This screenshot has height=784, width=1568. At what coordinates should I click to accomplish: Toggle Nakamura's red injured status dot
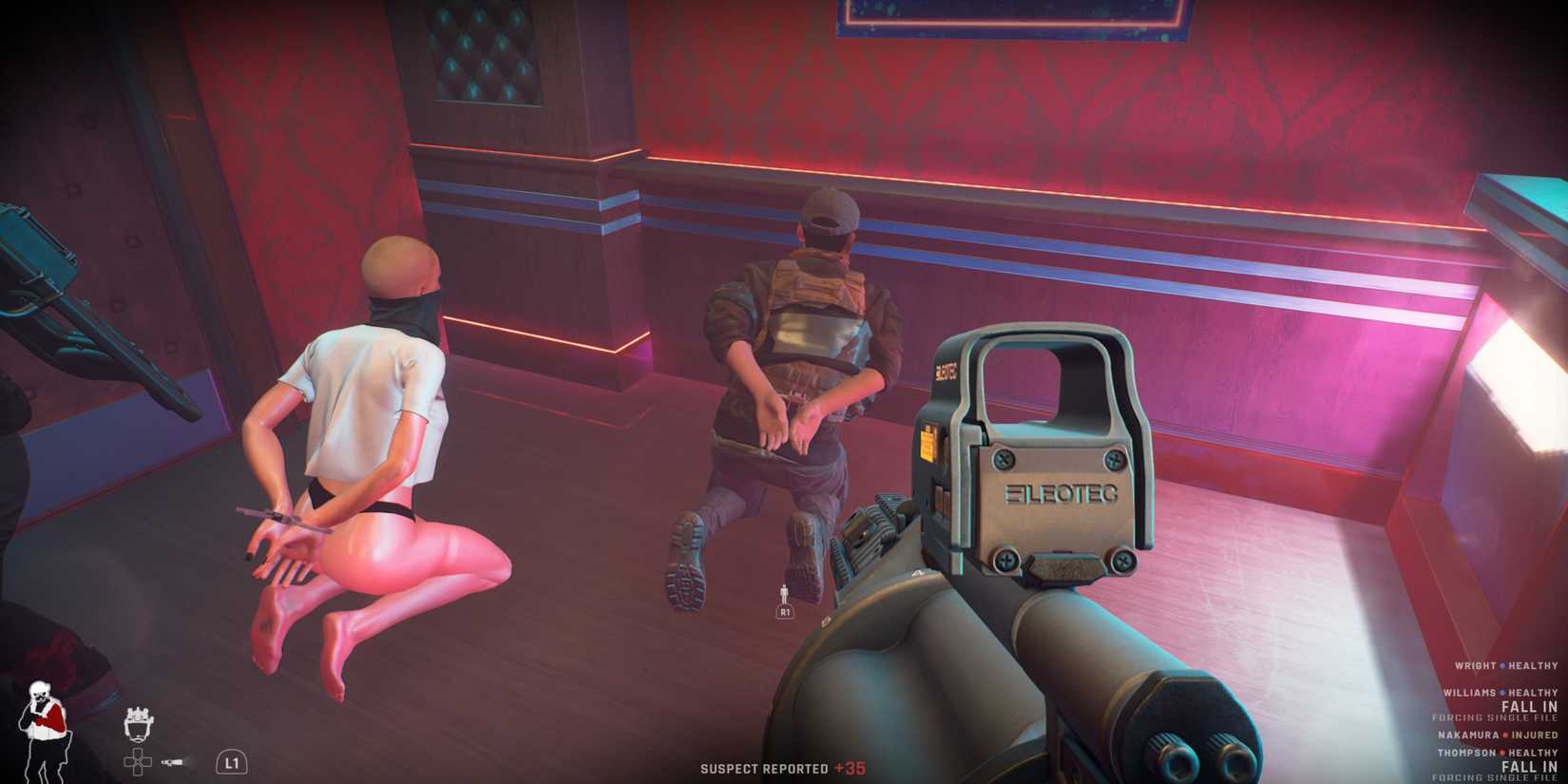pyautogui.click(x=1505, y=736)
